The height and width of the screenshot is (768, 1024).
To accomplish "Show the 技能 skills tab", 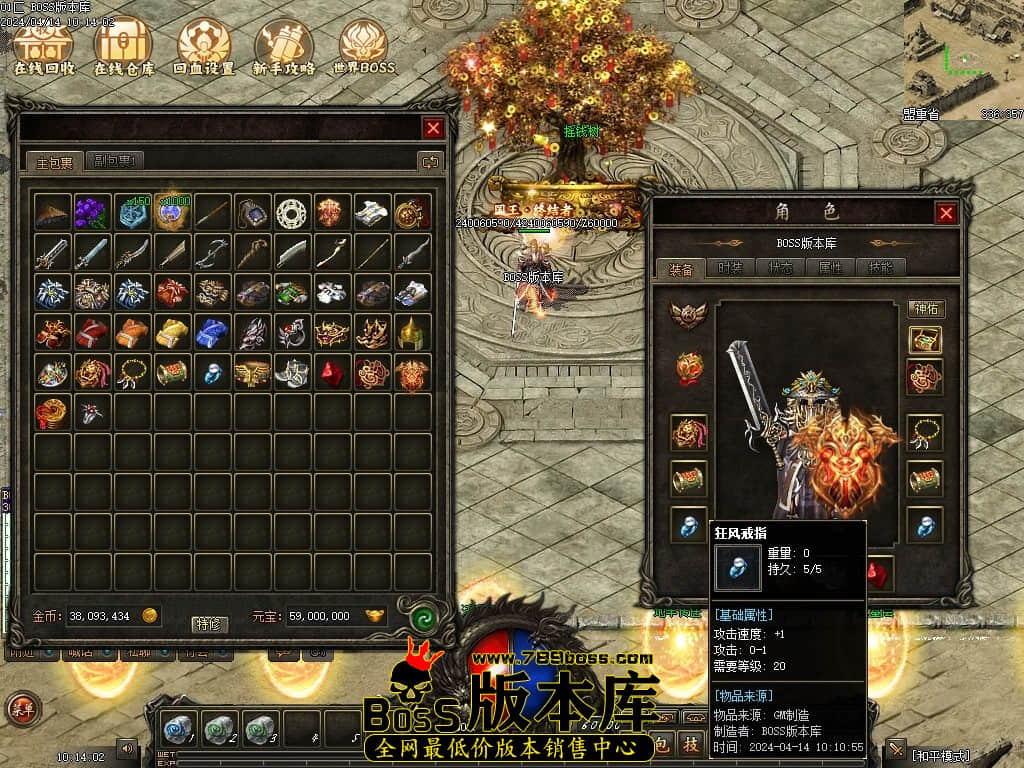I will point(881,268).
